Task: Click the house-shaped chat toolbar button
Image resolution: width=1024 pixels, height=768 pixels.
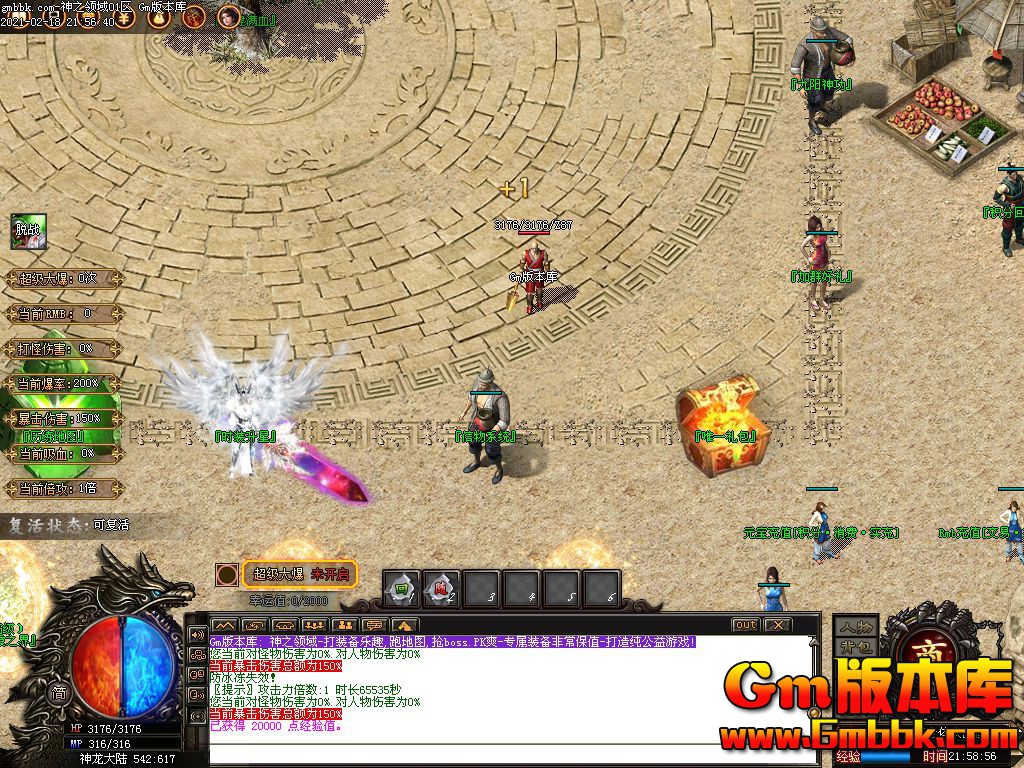Action: 404,625
